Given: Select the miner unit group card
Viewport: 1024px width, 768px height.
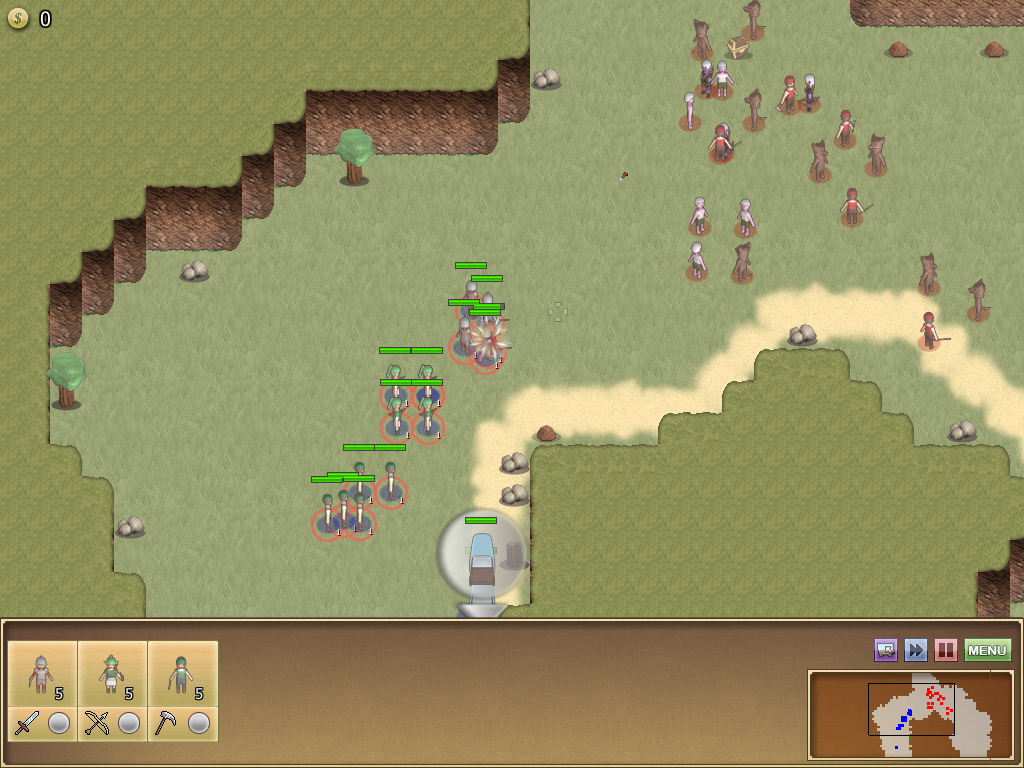Looking at the screenshot, I should point(182,674).
